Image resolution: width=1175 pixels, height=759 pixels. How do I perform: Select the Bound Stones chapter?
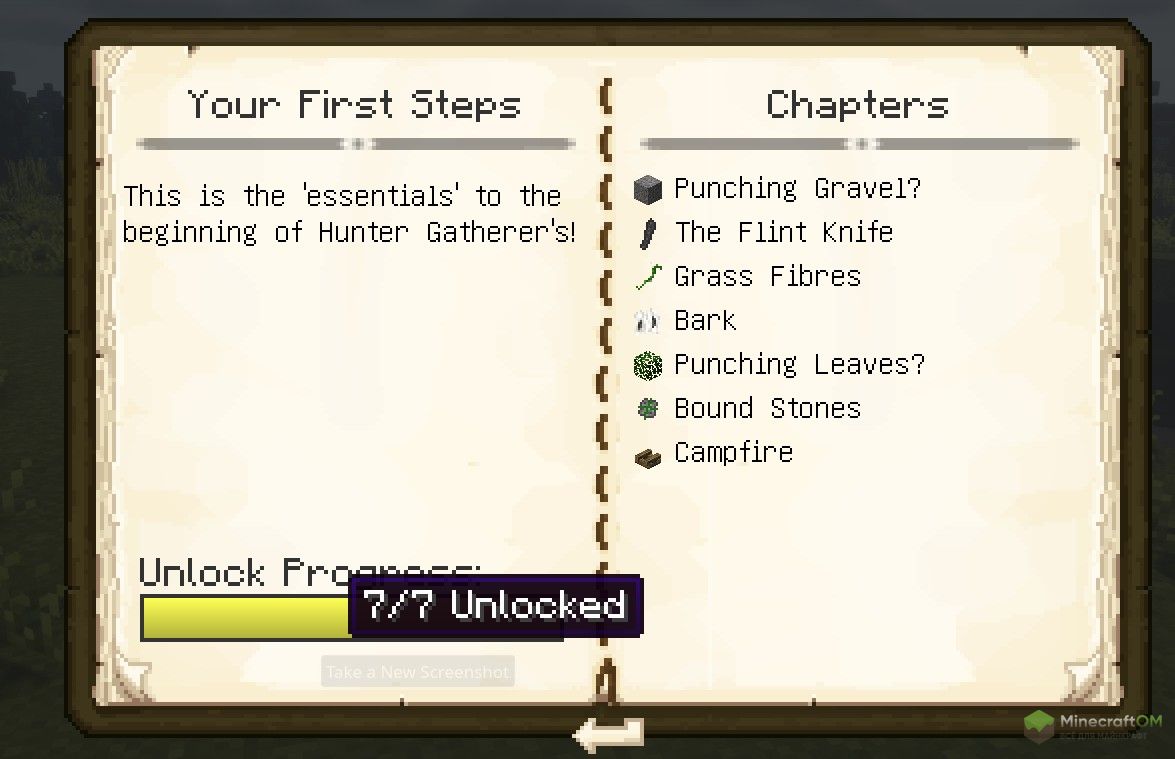(767, 408)
